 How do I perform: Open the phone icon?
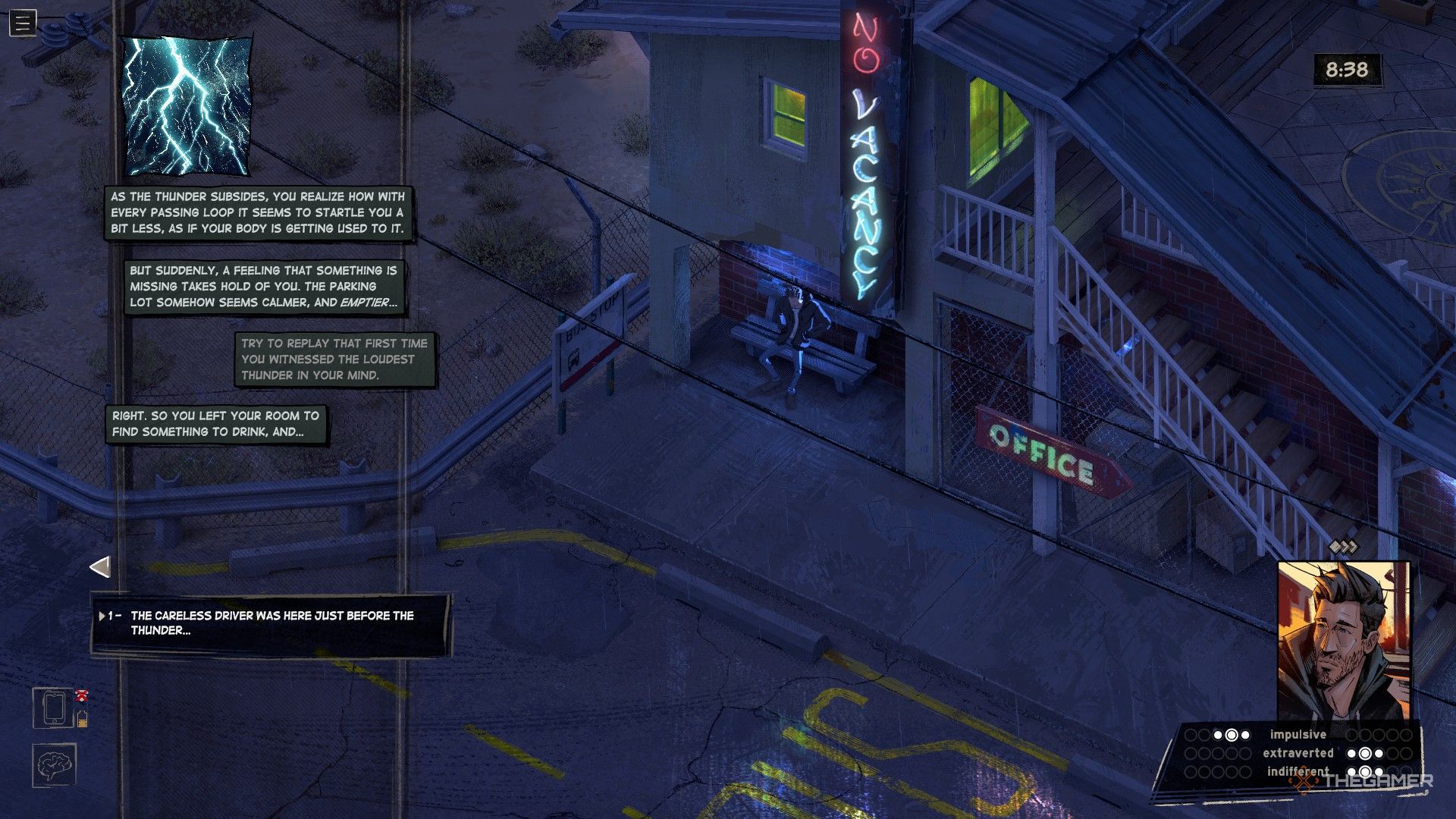(x=53, y=708)
